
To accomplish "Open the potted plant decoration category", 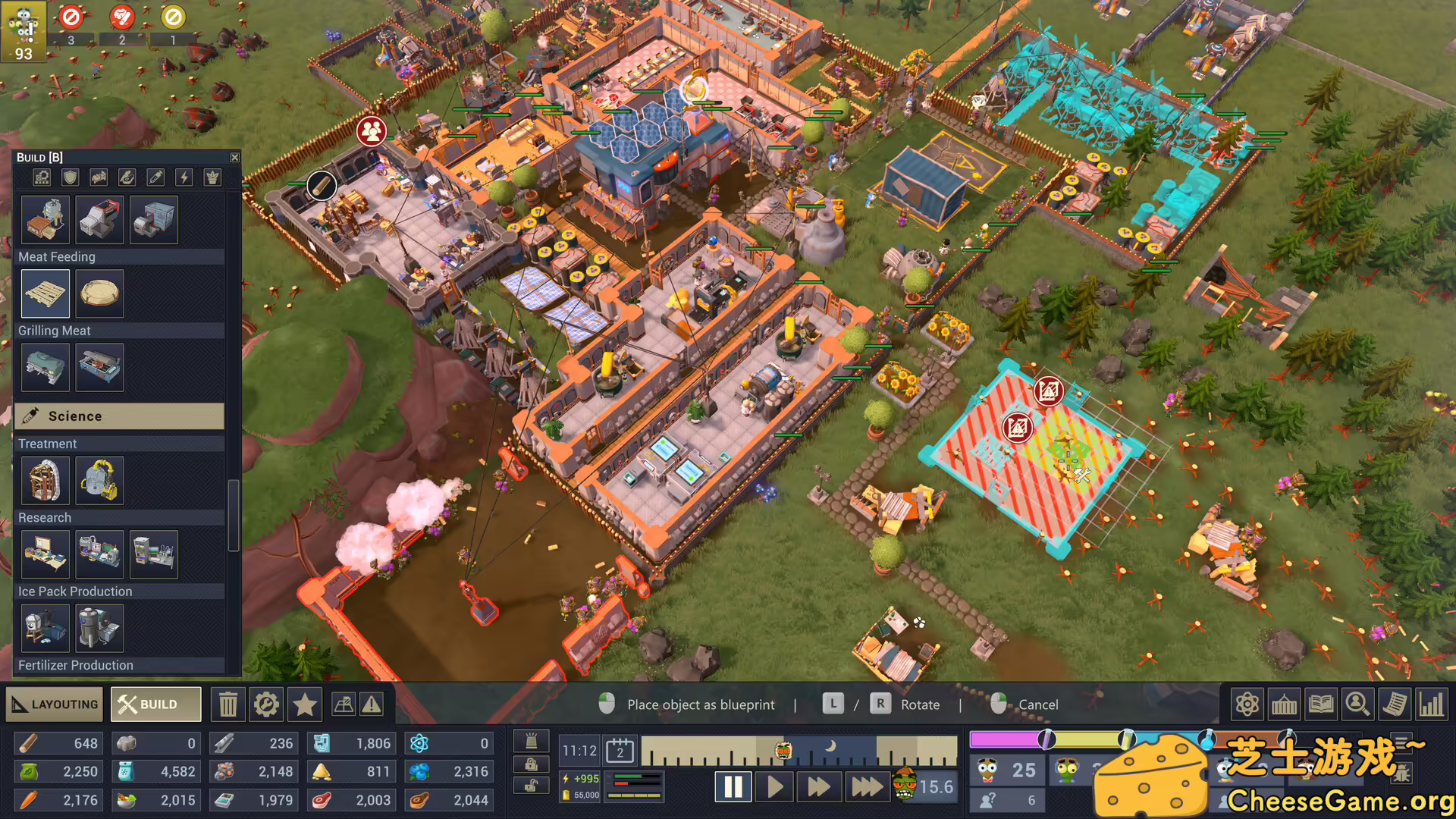I will coord(211,177).
